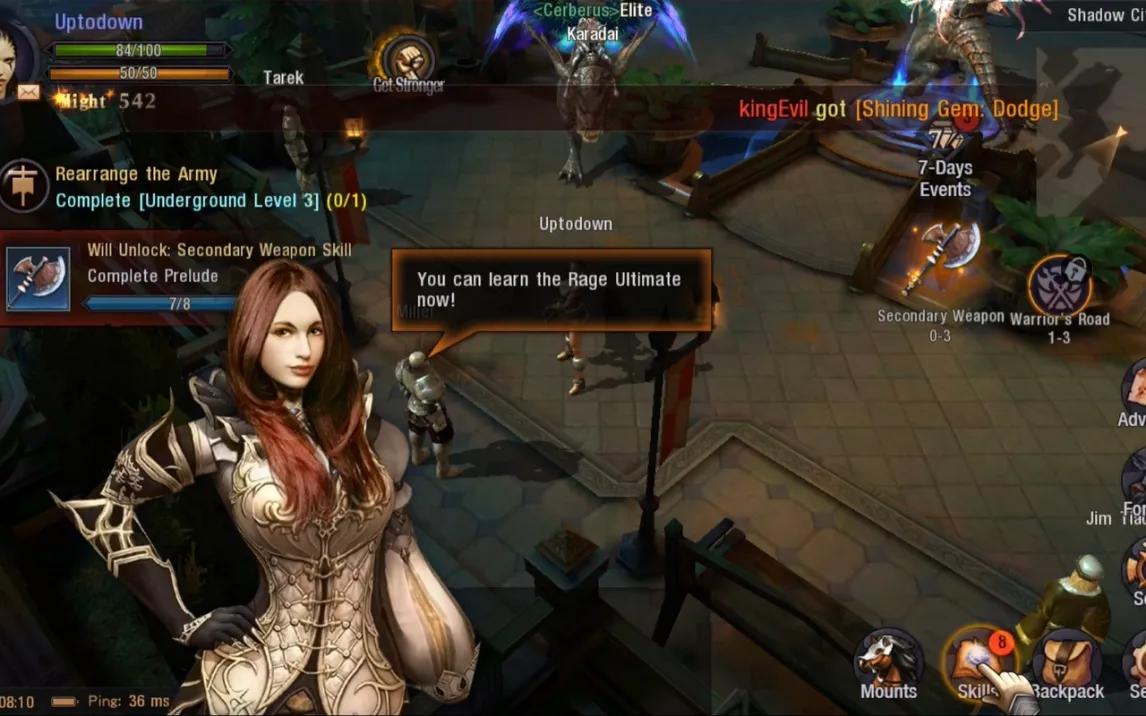Screen dimensions: 1146x716
Task: Tap the Secondary Weapon Skill unlock panel
Action: click(x=180, y=276)
